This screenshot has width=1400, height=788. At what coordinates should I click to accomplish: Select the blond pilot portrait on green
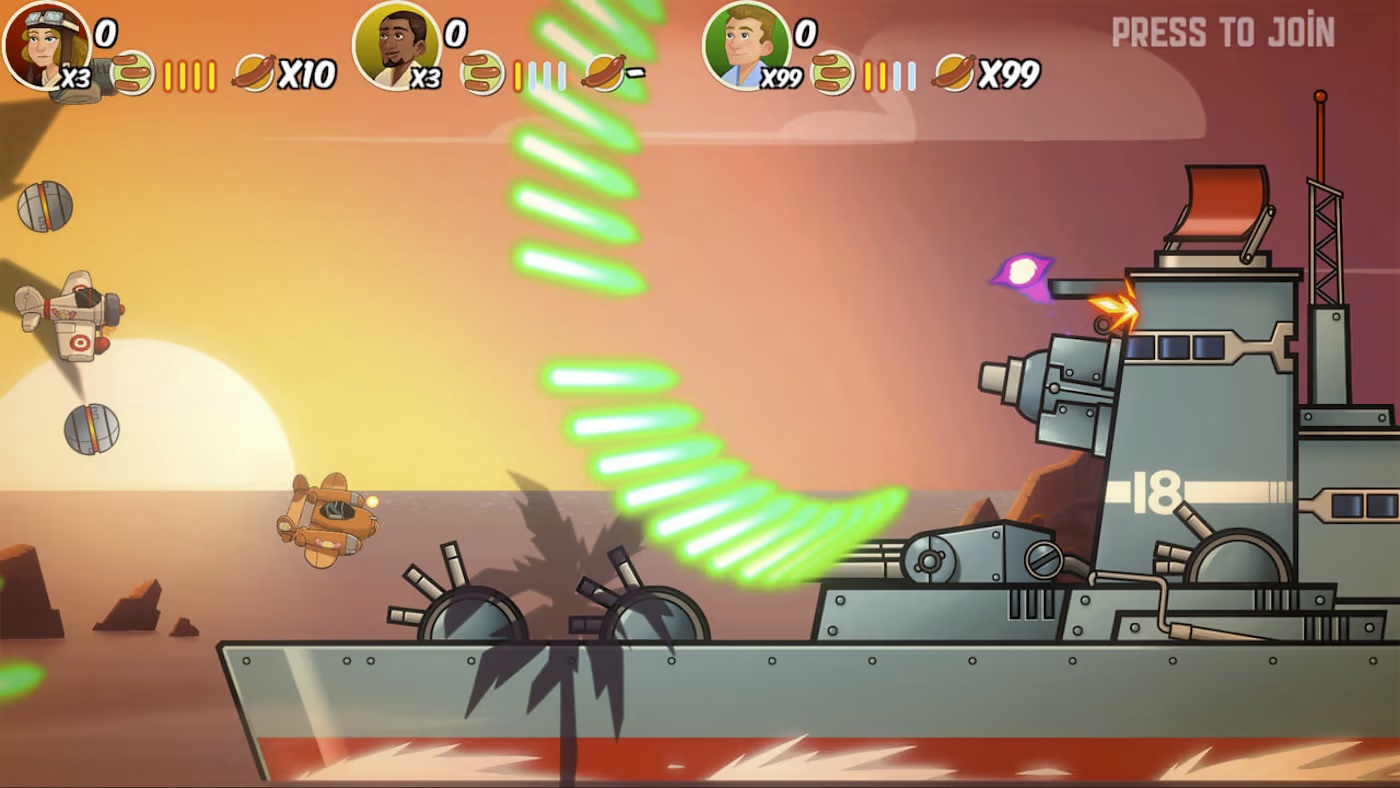(x=746, y=44)
